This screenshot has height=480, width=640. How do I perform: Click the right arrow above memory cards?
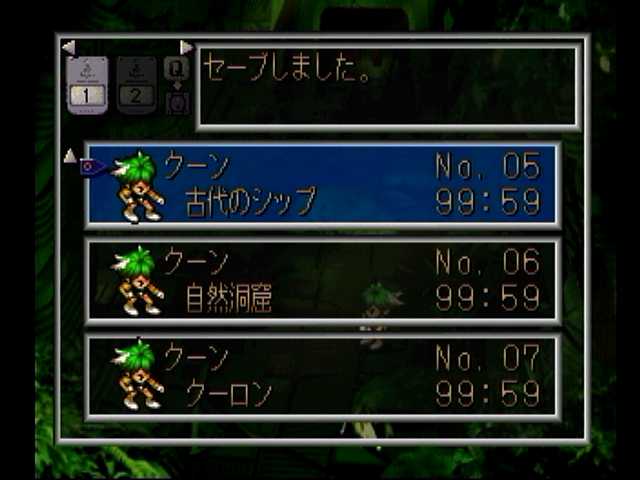pyautogui.click(x=186, y=47)
